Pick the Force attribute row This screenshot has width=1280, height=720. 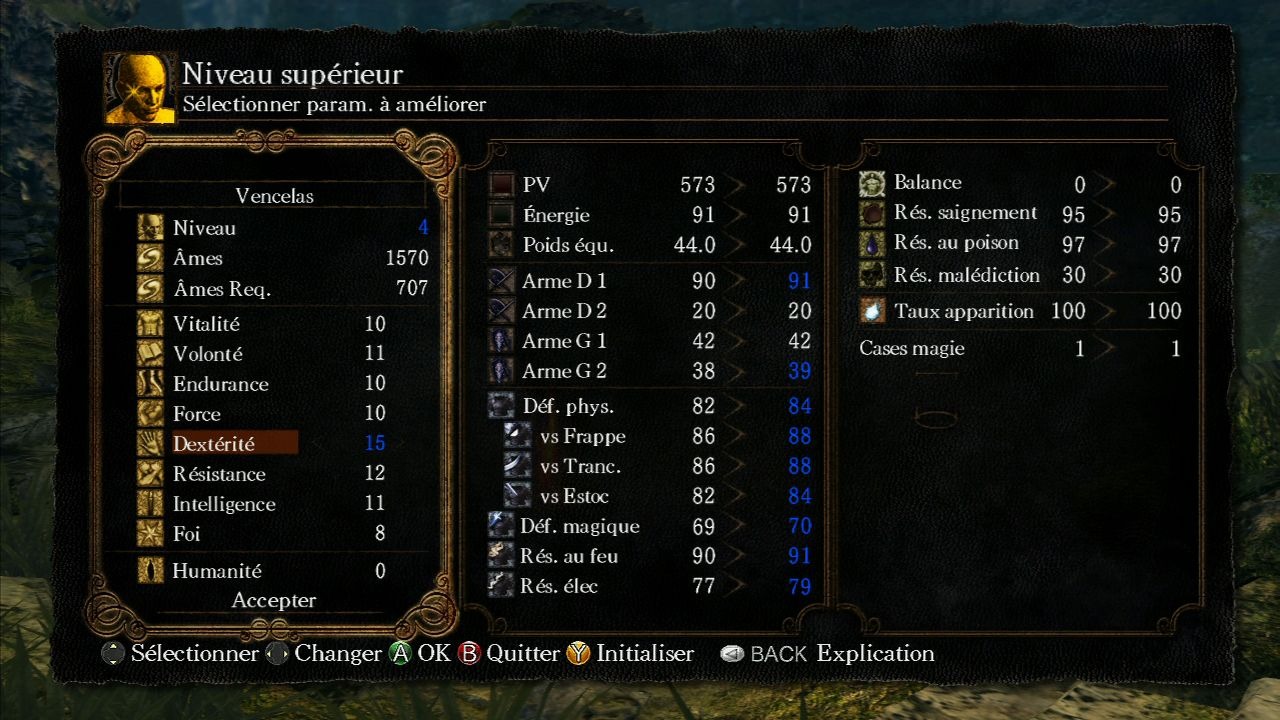point(197,414)
